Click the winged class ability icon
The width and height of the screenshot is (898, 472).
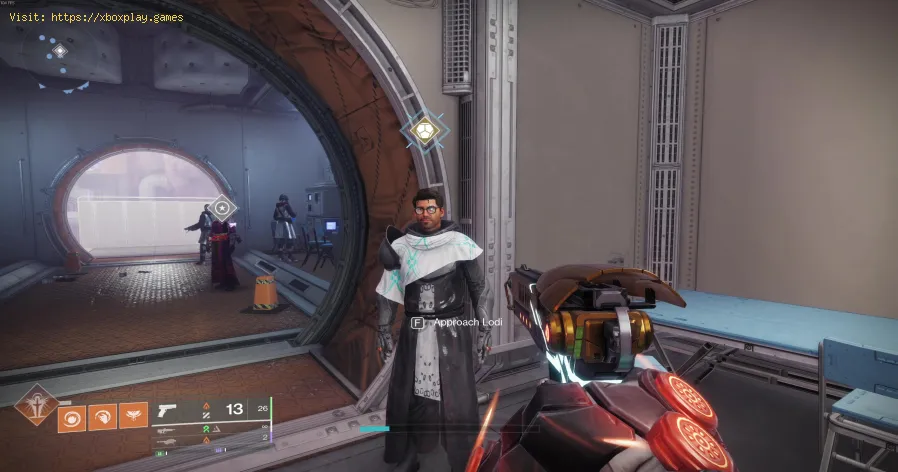133,415
